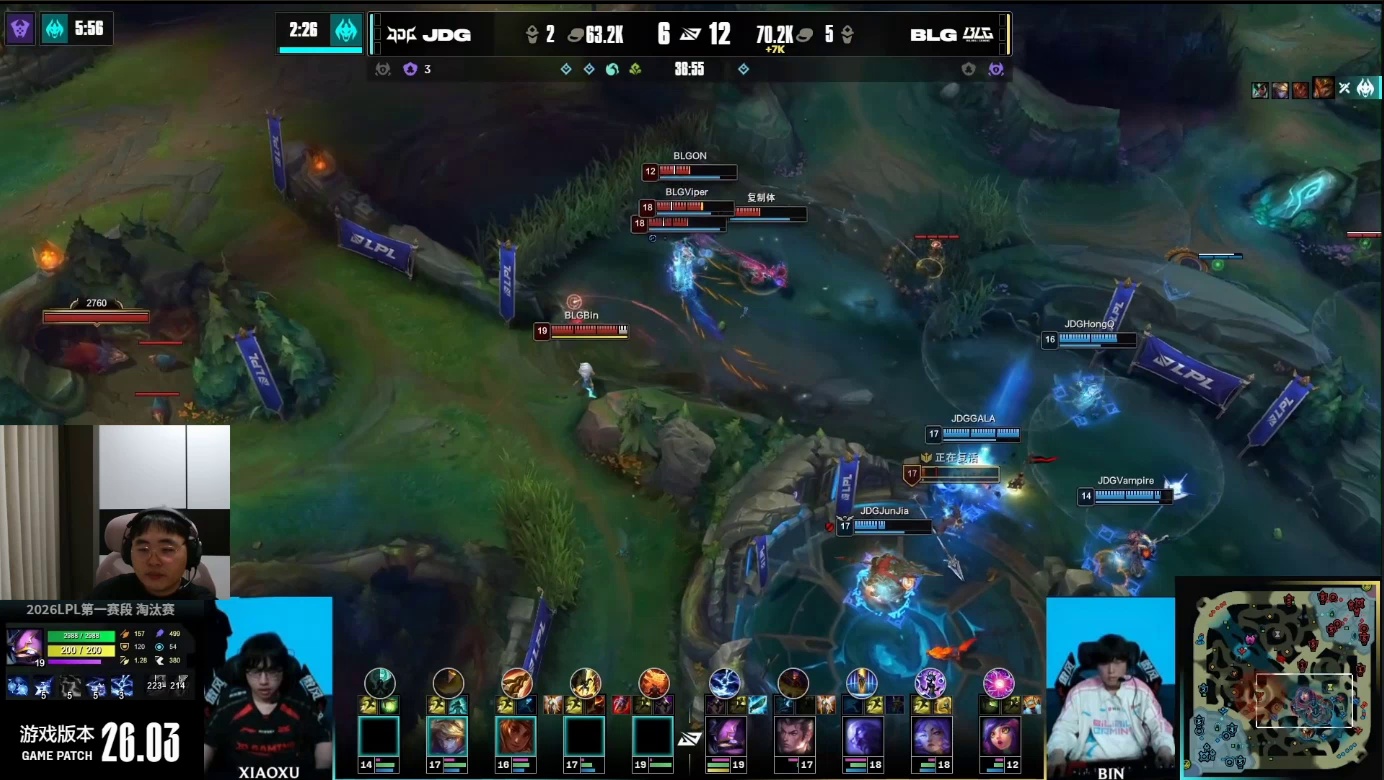Select the level 19 Kennen portrait in the bottom bar

(725, 737)
